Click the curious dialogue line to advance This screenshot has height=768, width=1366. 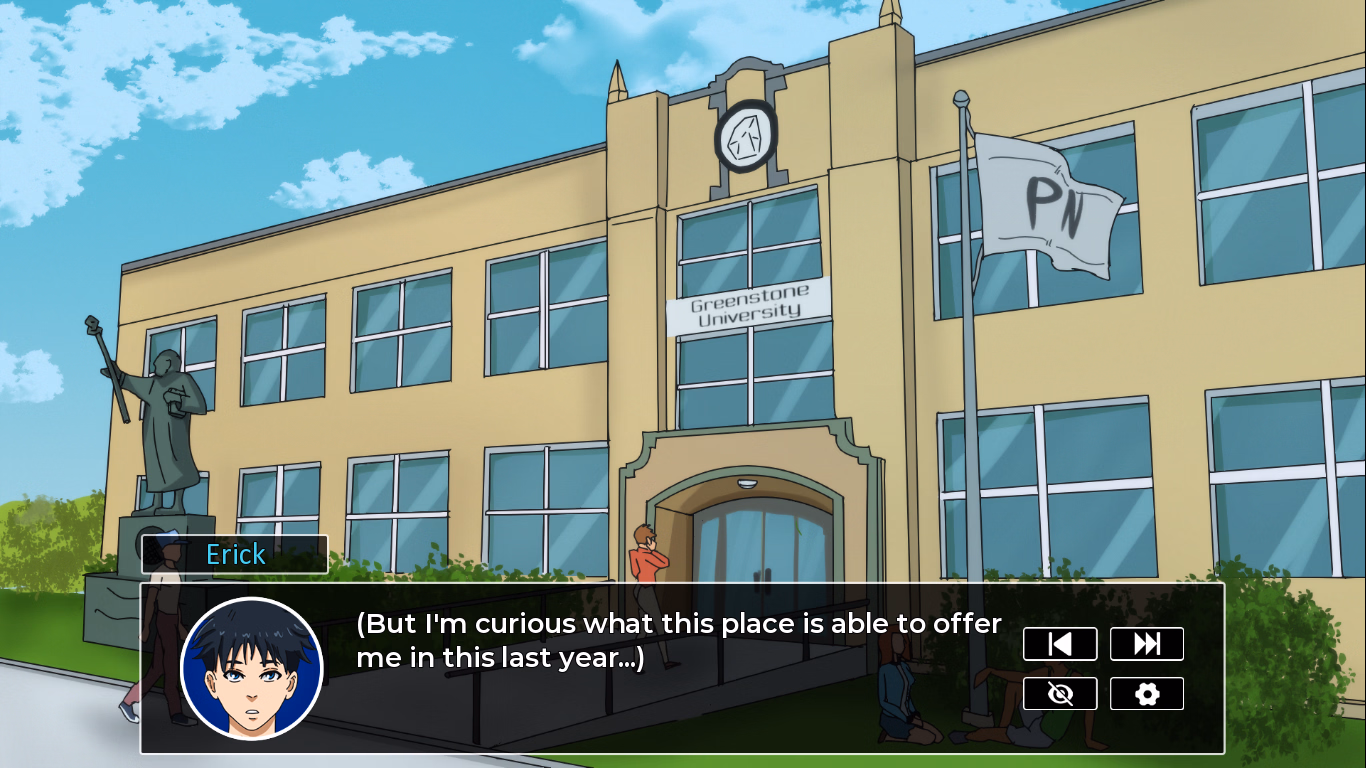click(680, 640)
